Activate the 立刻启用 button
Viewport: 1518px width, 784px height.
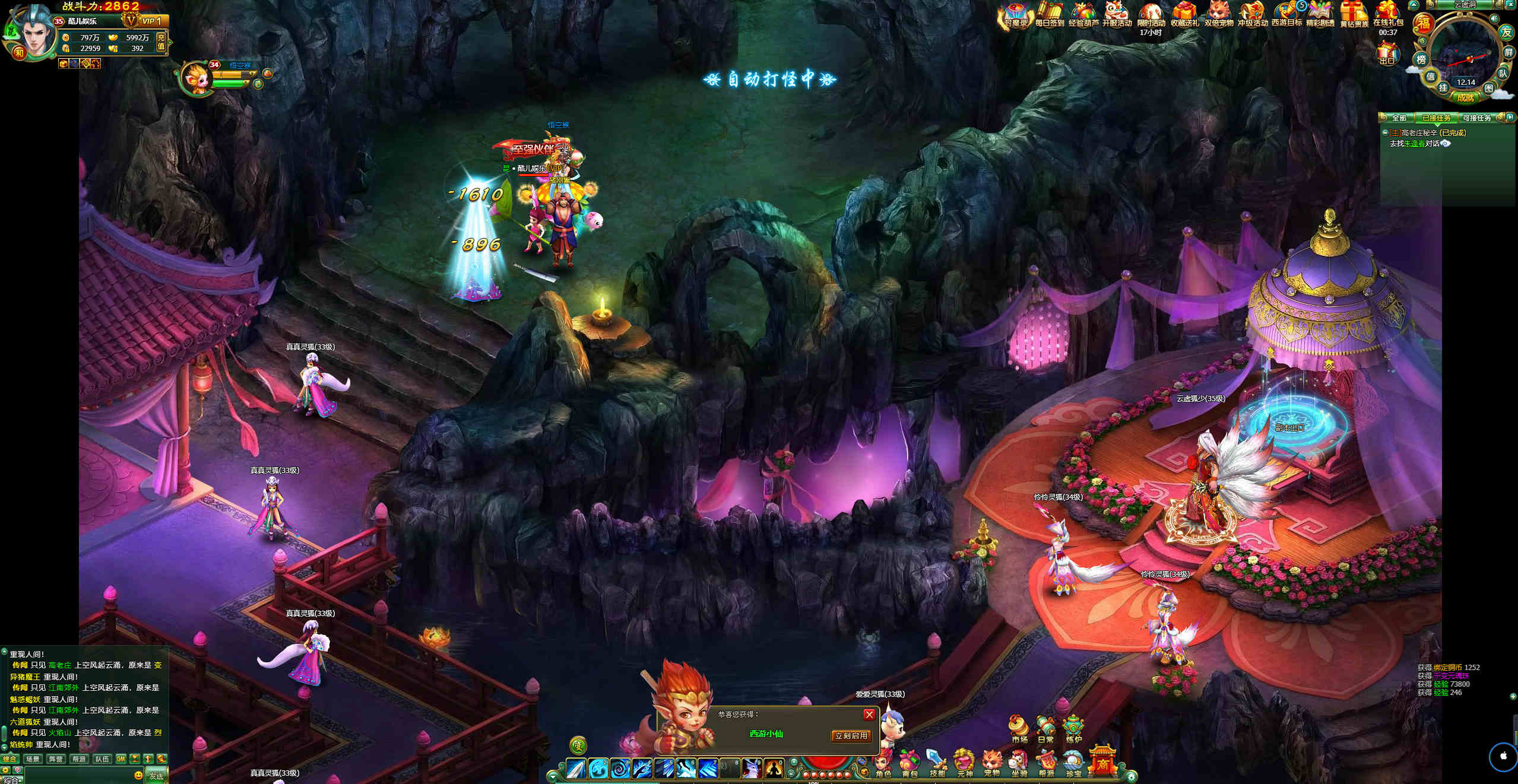click(851, 736)
